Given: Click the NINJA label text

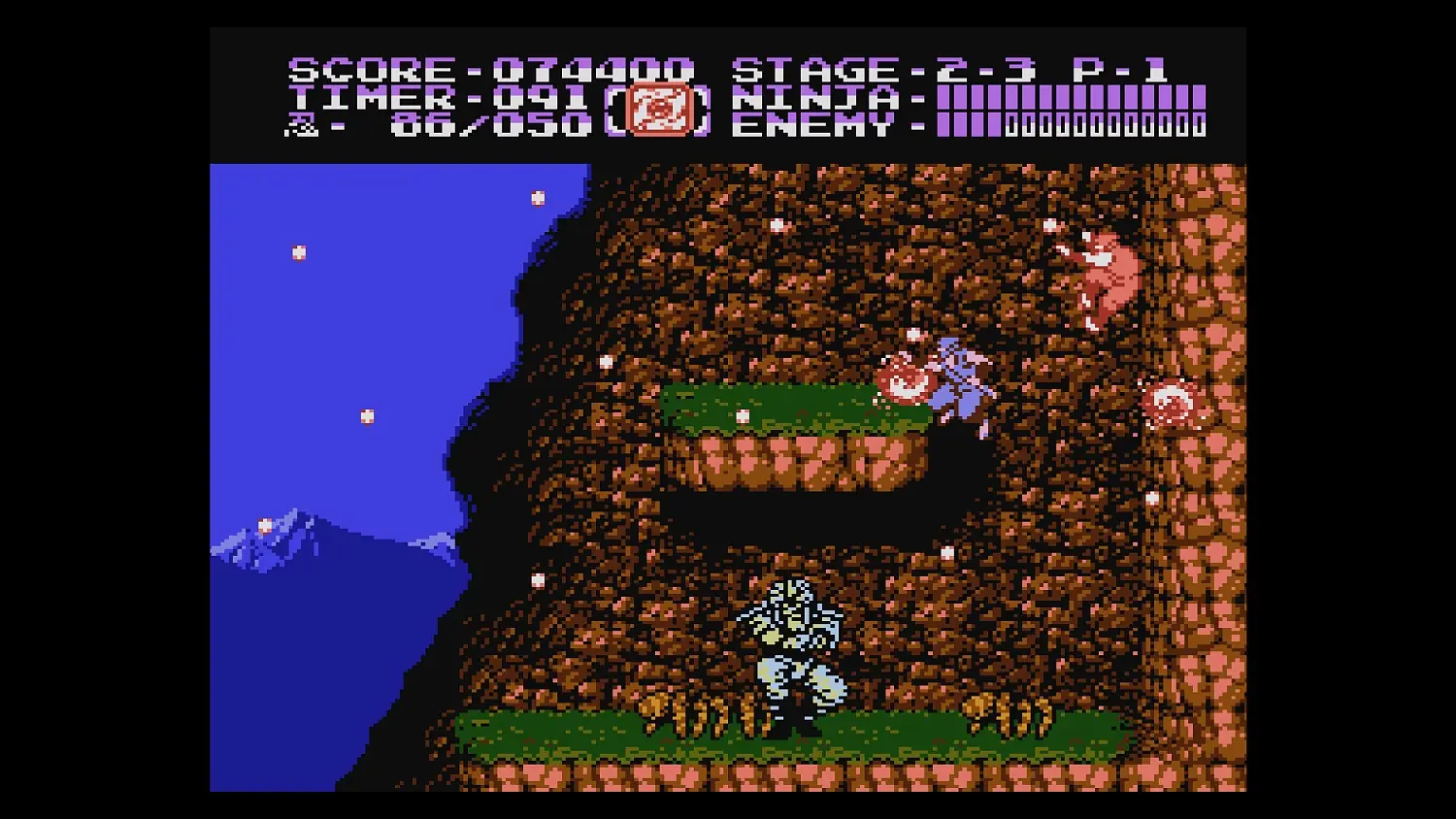Looking at the screenshot, I should [815, 97].
